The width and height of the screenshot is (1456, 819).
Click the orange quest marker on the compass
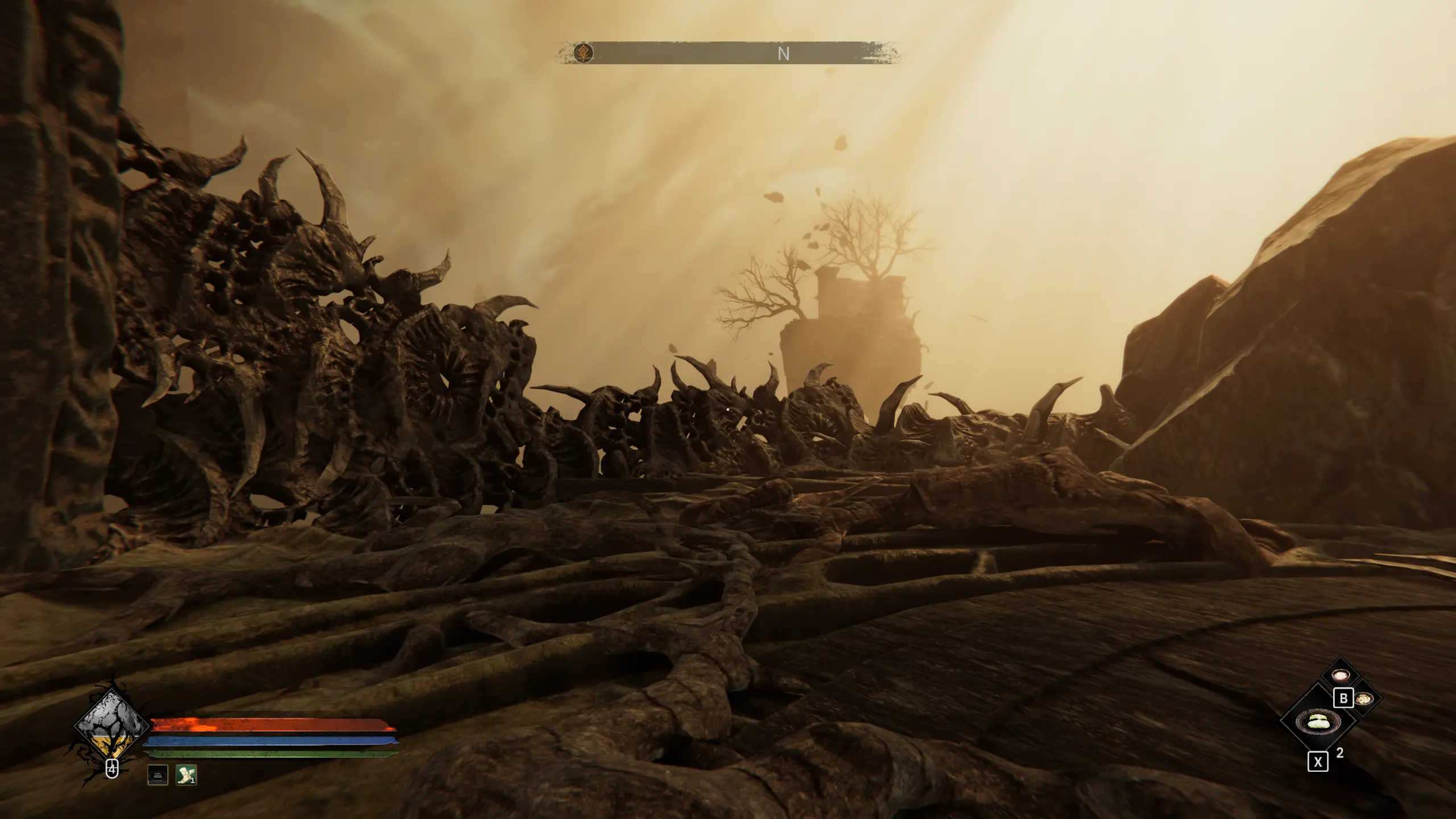583,53
